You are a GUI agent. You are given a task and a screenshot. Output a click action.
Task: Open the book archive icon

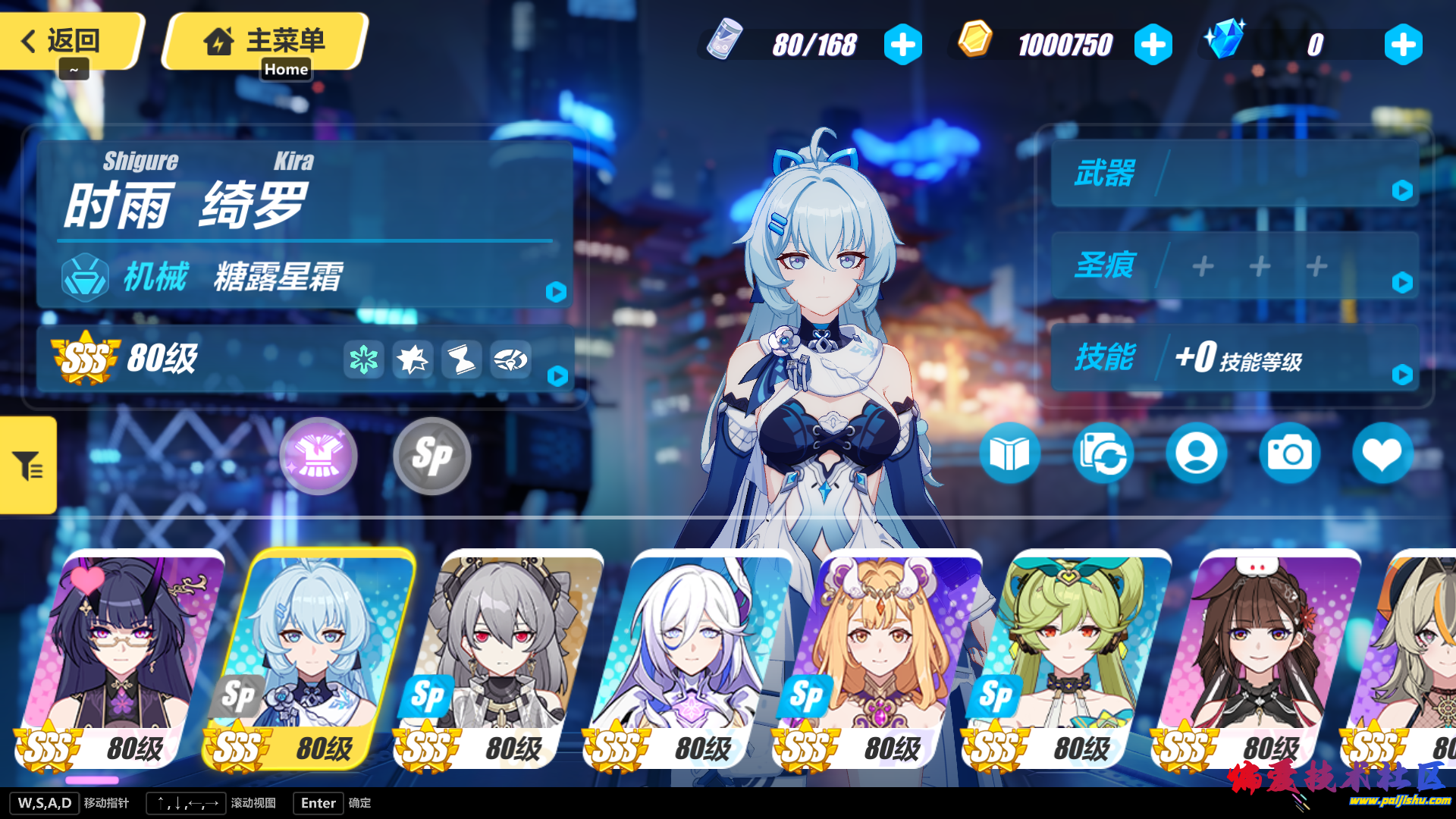[1009, 453]
